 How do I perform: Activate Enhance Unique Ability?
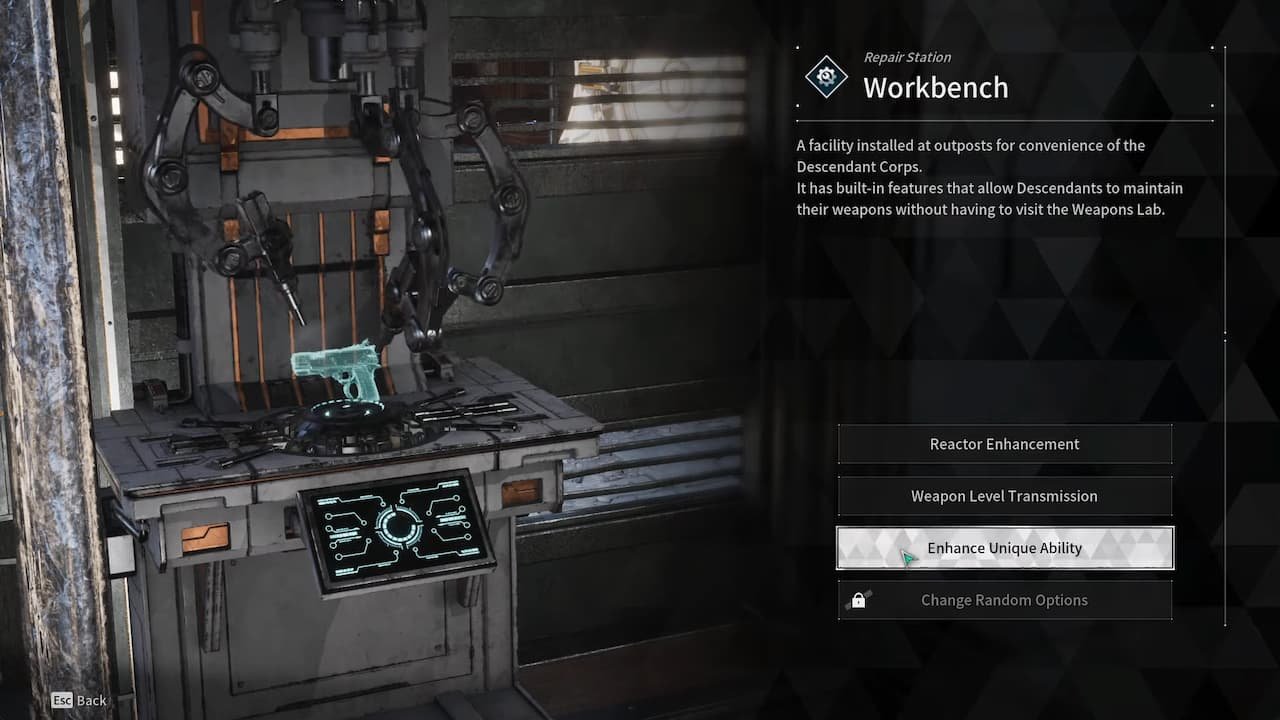tap(1004, 548)
